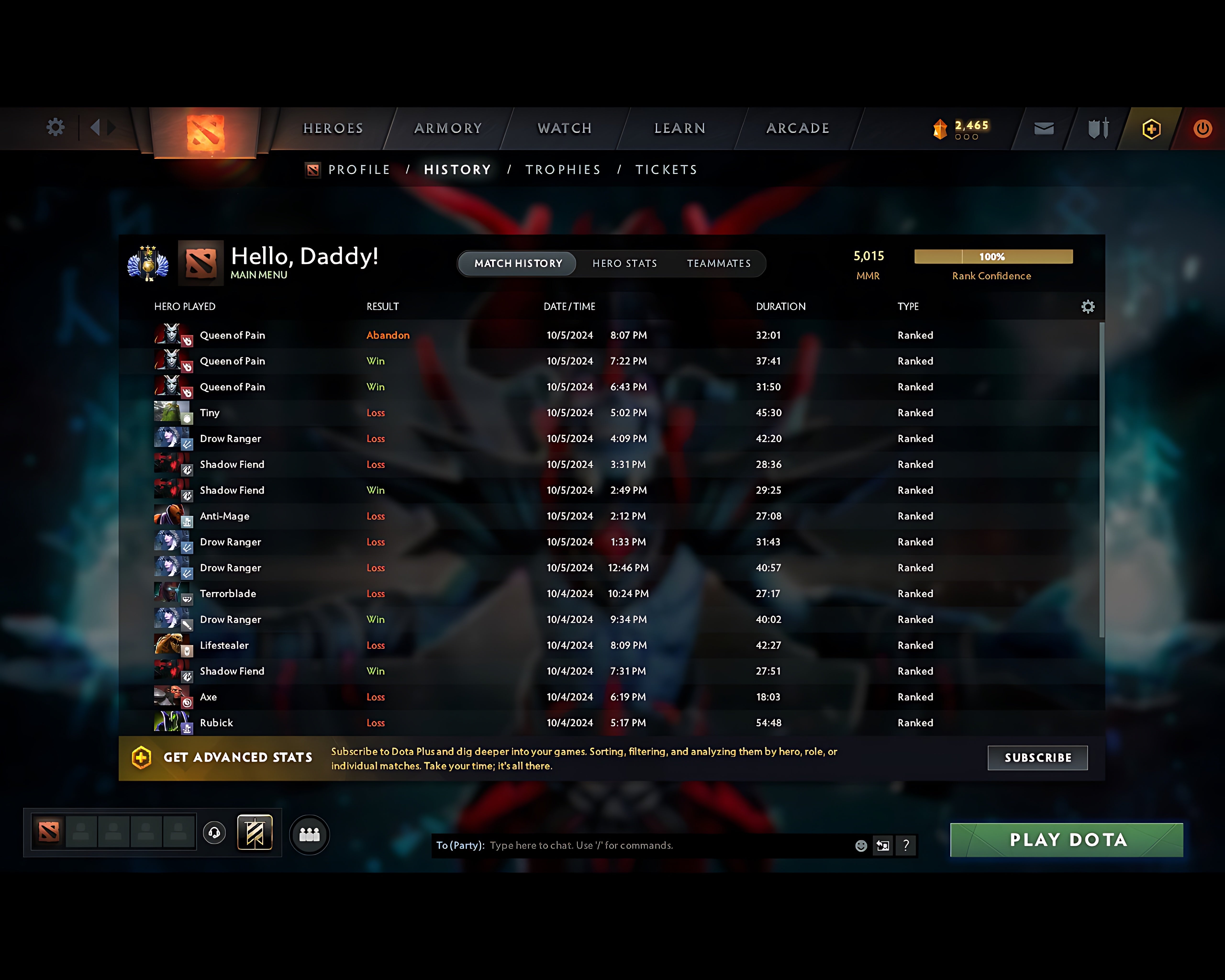Open match history column settings gear
This screenshot has height=980, width=1225.
1089,306
